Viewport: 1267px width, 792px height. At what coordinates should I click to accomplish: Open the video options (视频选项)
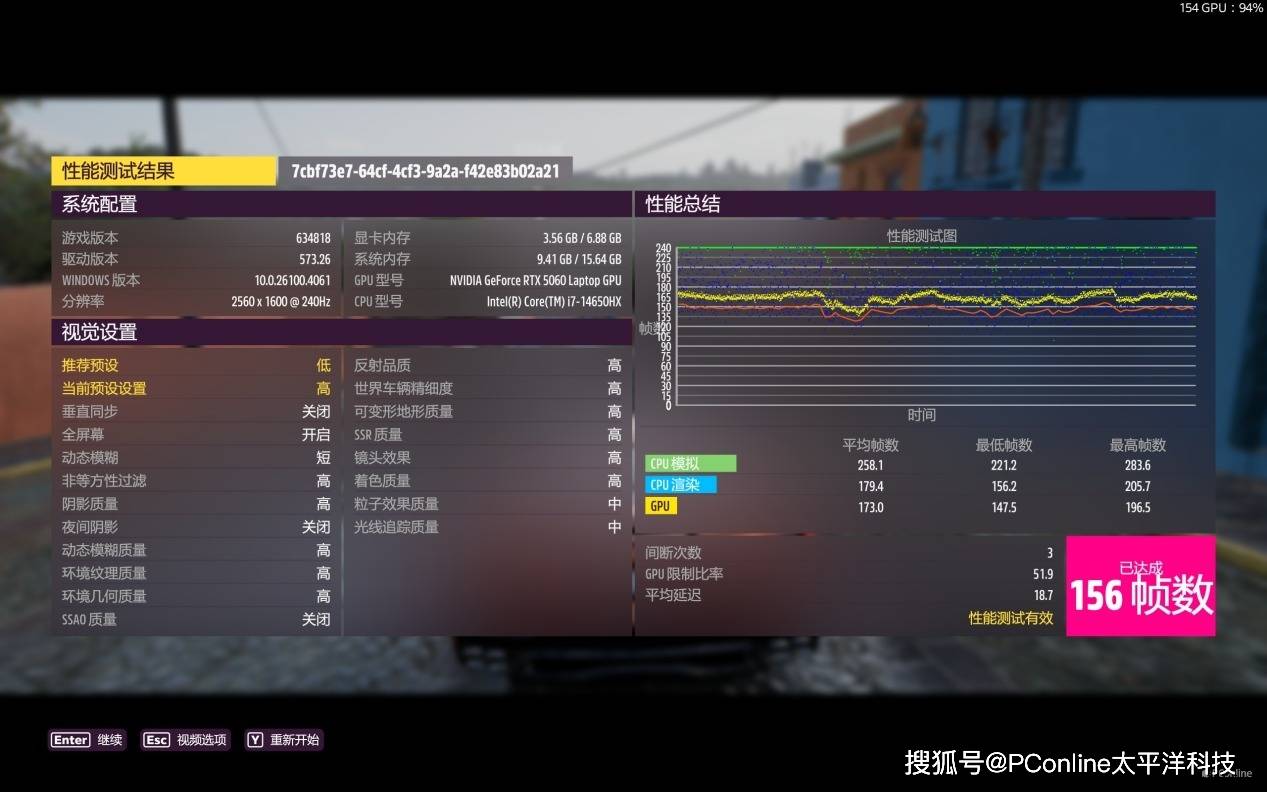click(x=186, y=740)
